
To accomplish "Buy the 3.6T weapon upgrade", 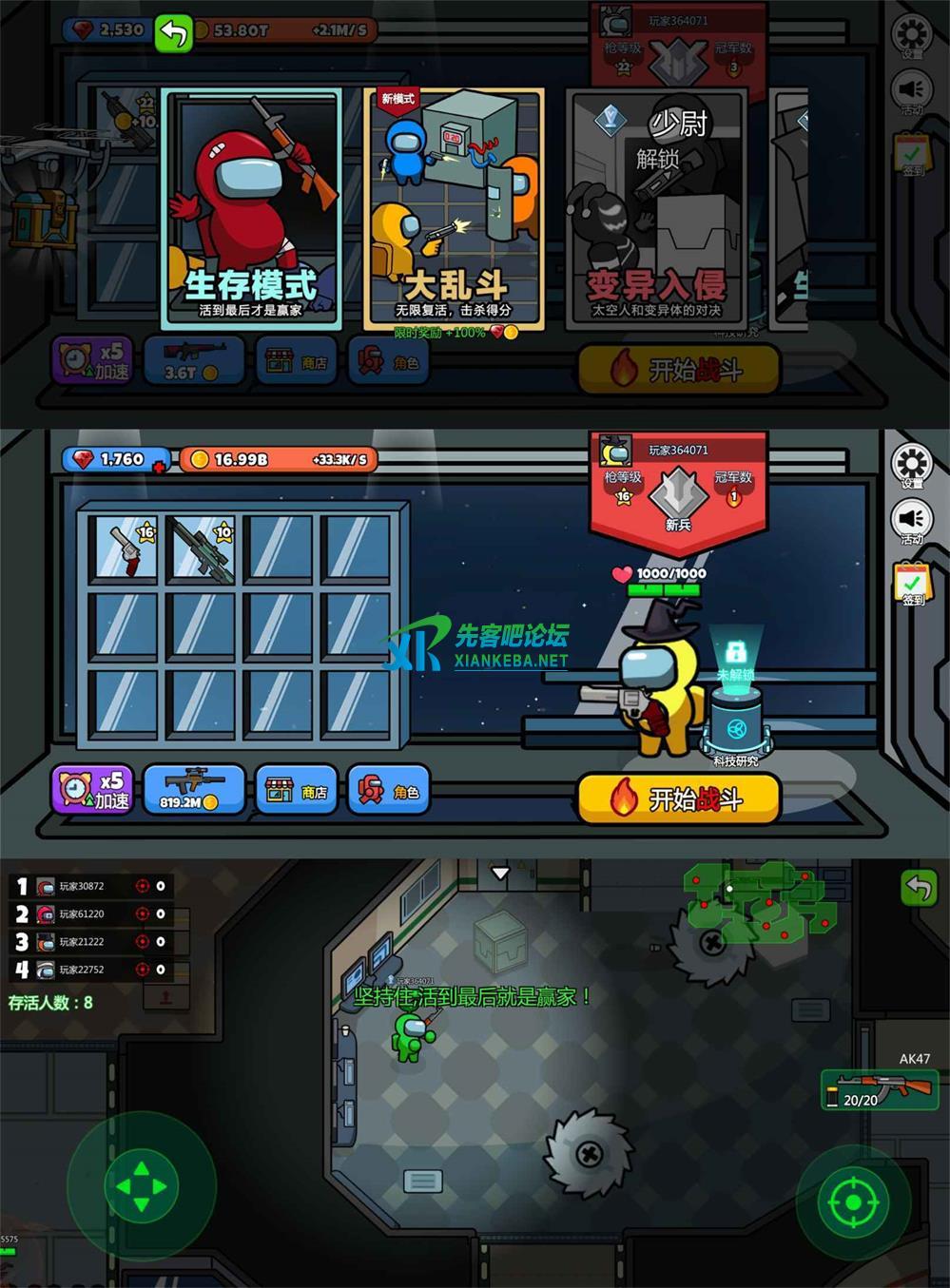I will coord(193,361).
